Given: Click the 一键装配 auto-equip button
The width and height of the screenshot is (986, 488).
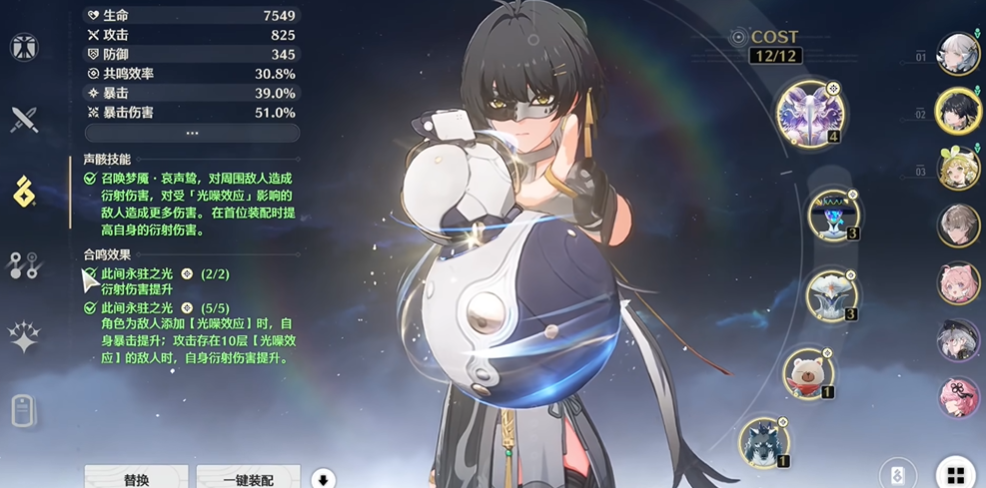Looking at the screenshot, I should (248, 479).
